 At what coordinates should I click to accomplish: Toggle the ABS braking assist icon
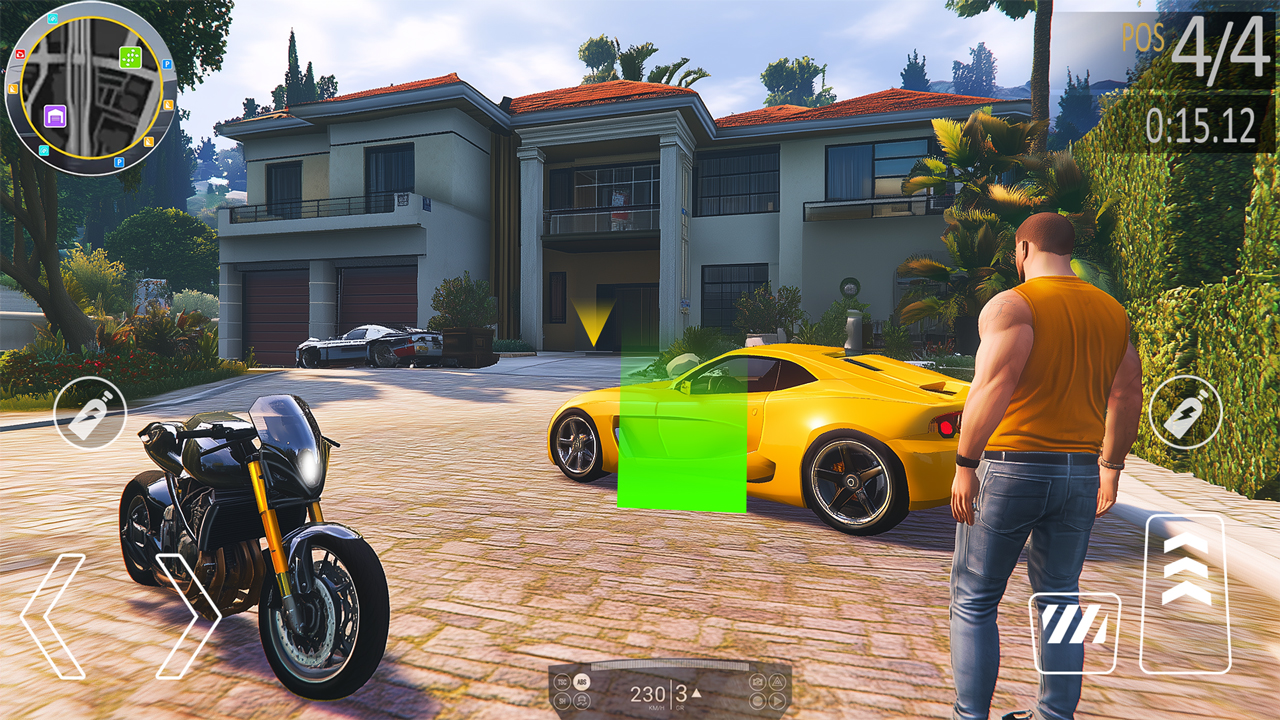(x=581, y=682)
